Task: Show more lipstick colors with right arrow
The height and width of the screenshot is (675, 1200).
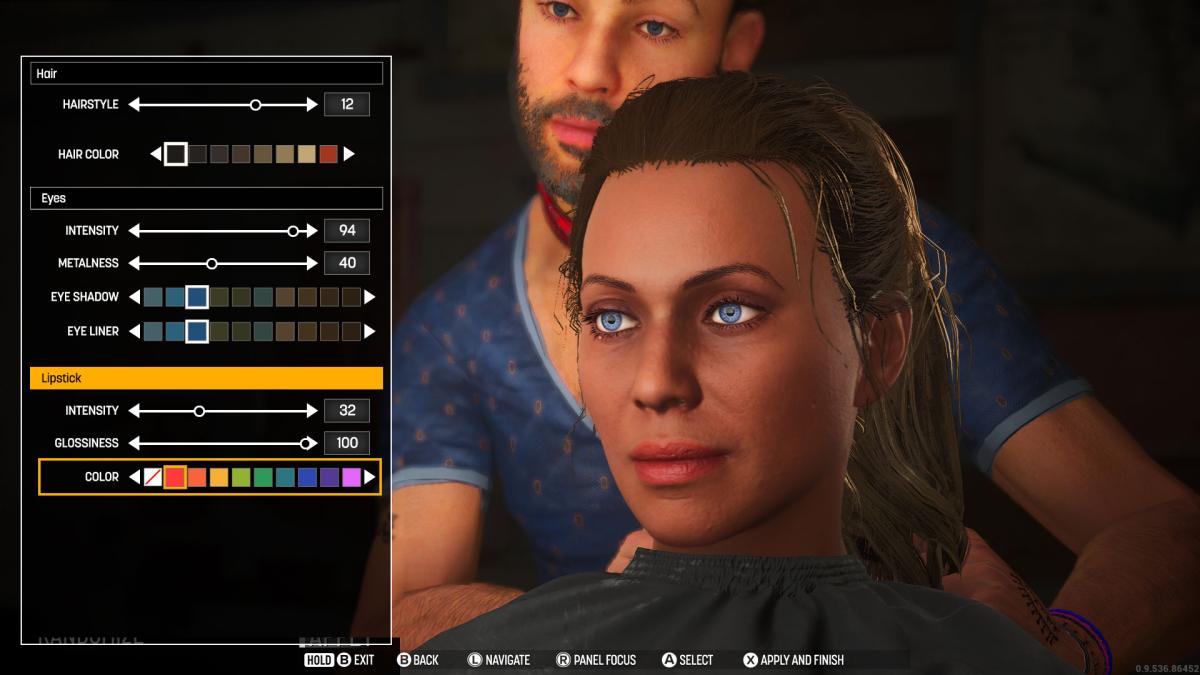Action: (x=370, y=477)
